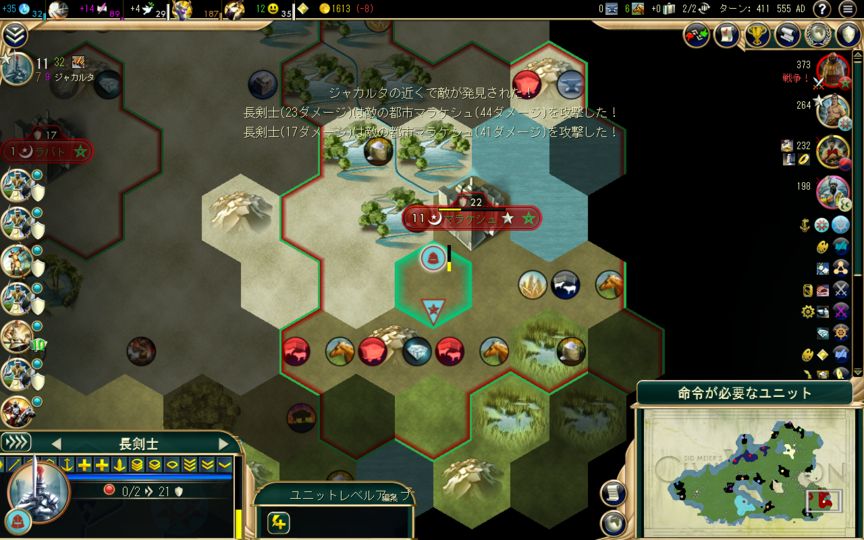Select next unit with the right arrow
The width and height of the screenshot is (864, 540).
click(222, 443)
